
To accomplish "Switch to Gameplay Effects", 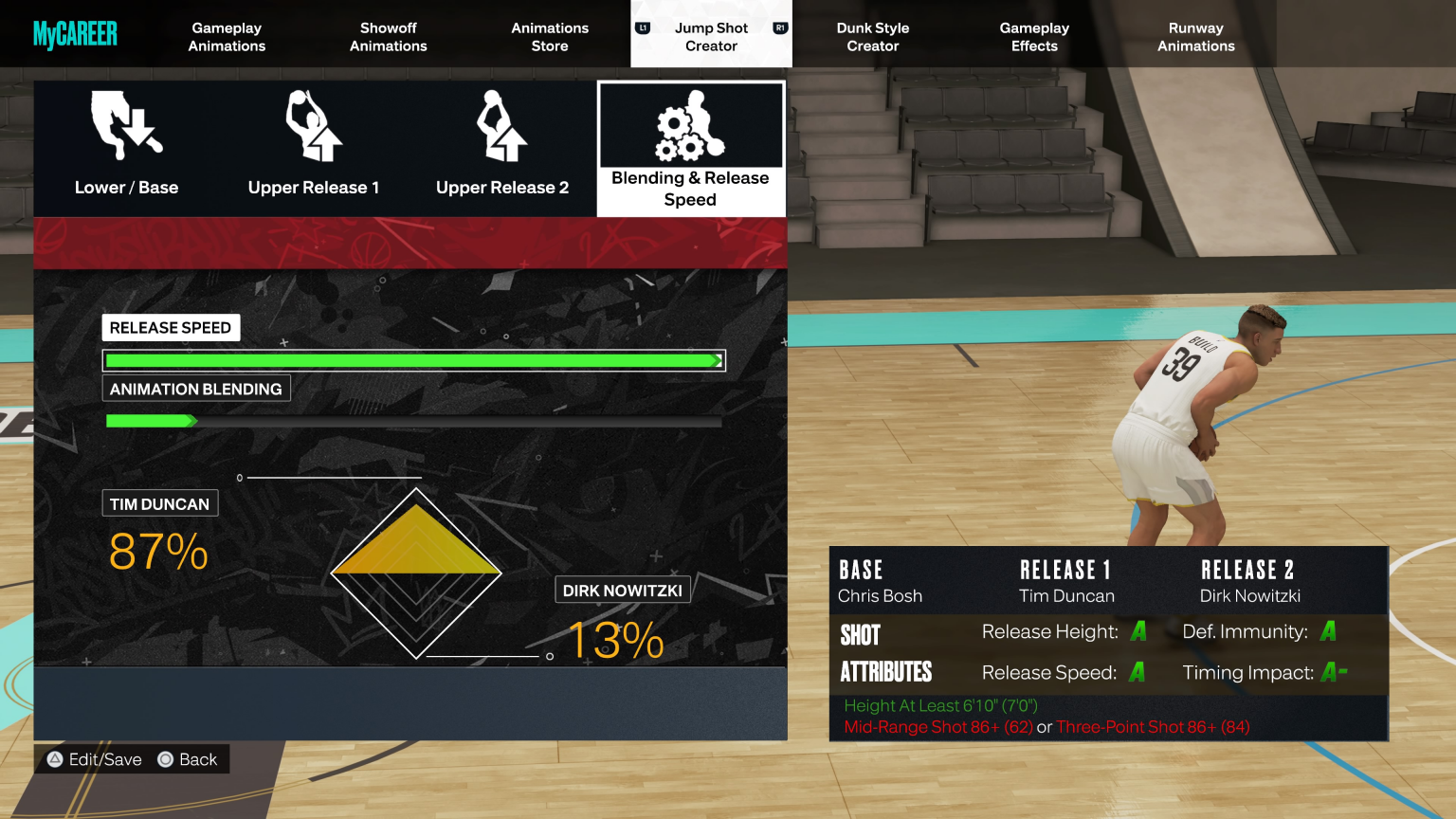I will (x=1033, y=37).
